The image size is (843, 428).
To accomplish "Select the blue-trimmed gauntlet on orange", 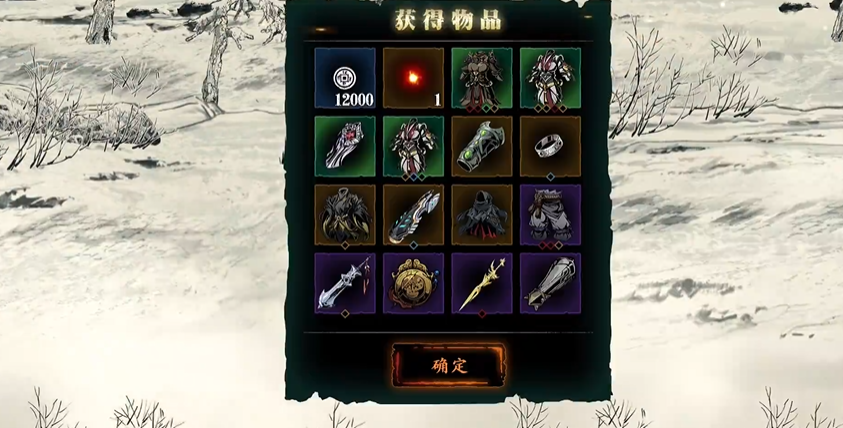I will 413,214.
